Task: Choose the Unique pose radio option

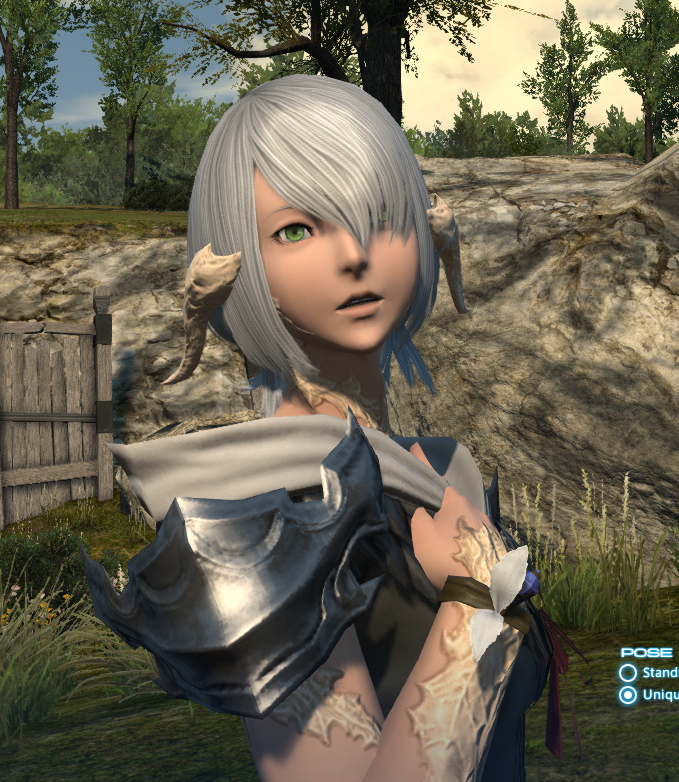Action: (628, 695)
